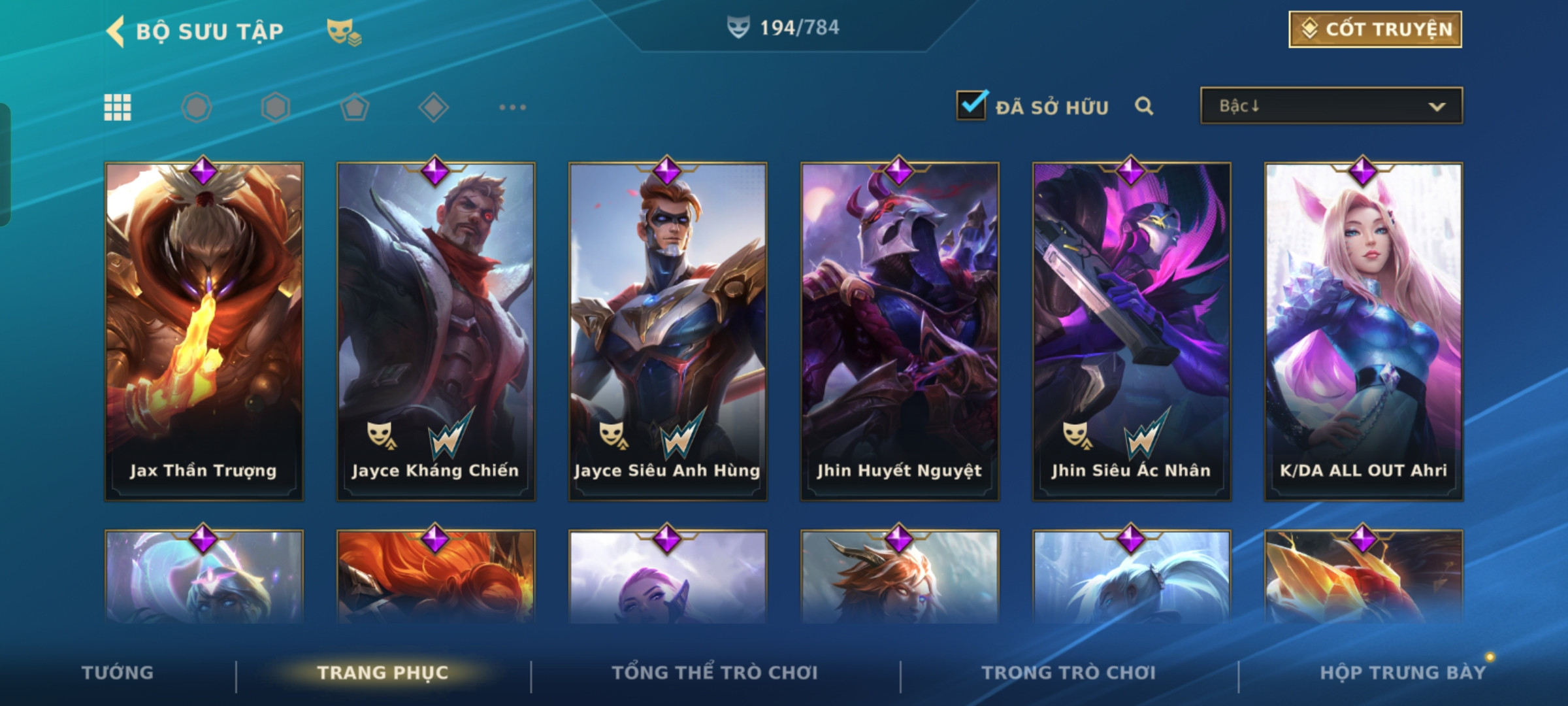The width and height of the screenshot is (1568, 706).
Task: Choose the Jayce Kháng Chiến skin card
Action: [x=436, y=331]
